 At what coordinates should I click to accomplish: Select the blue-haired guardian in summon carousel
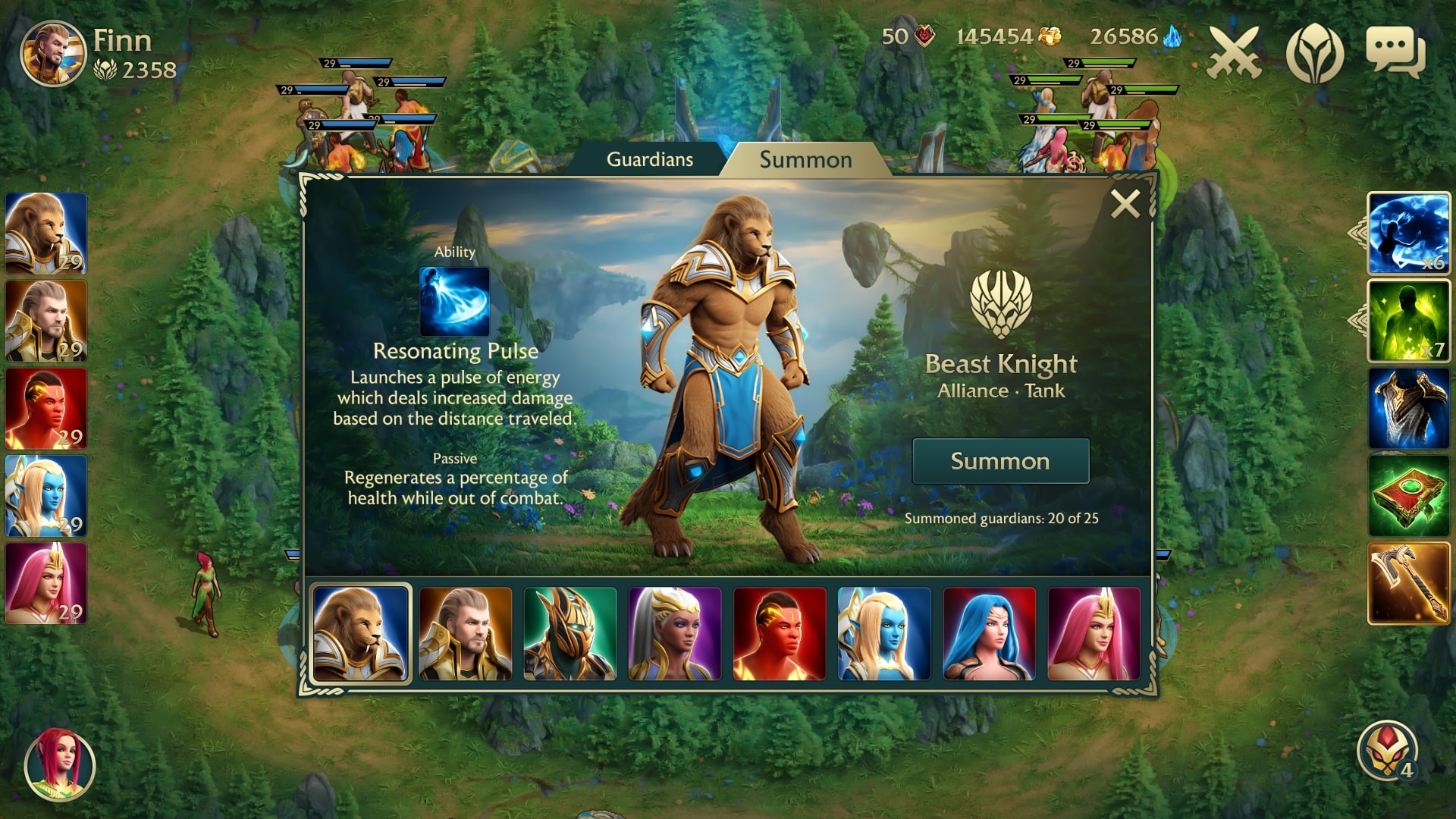[988, 635]
